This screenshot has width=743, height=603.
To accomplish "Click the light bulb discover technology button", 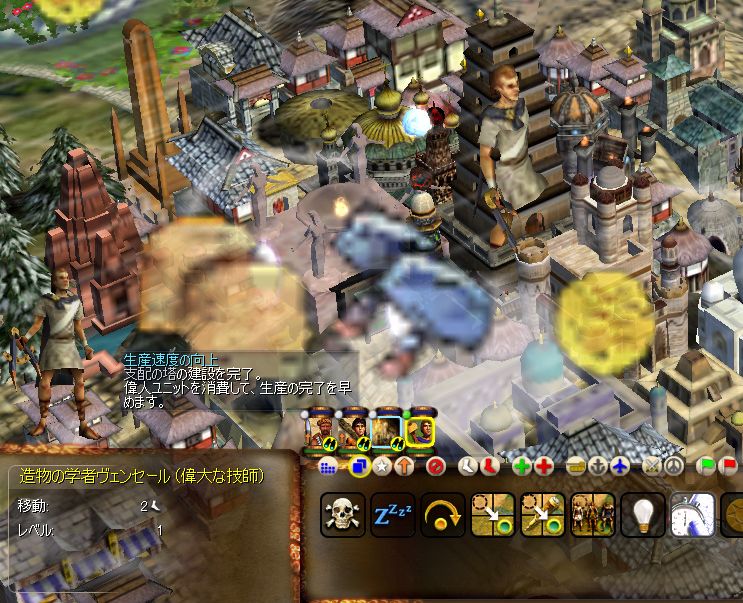I will (x=642, y=514).
